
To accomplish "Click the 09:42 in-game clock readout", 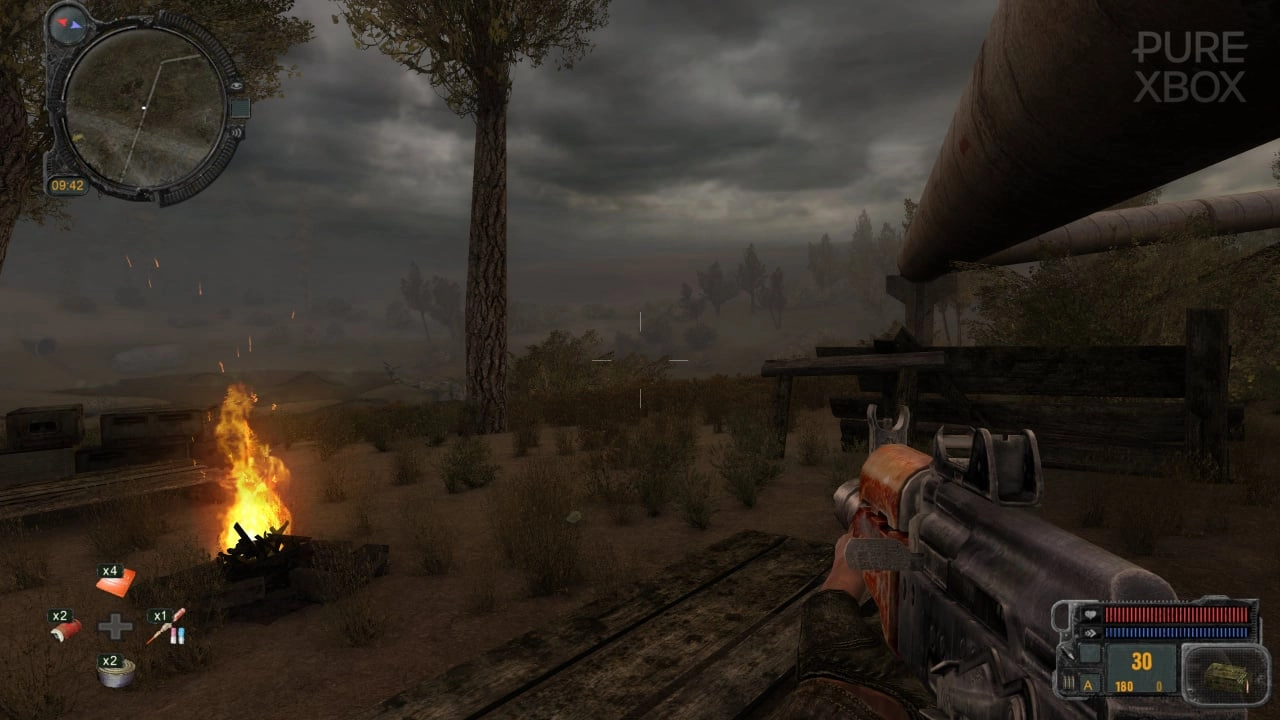I will point(67,185).
